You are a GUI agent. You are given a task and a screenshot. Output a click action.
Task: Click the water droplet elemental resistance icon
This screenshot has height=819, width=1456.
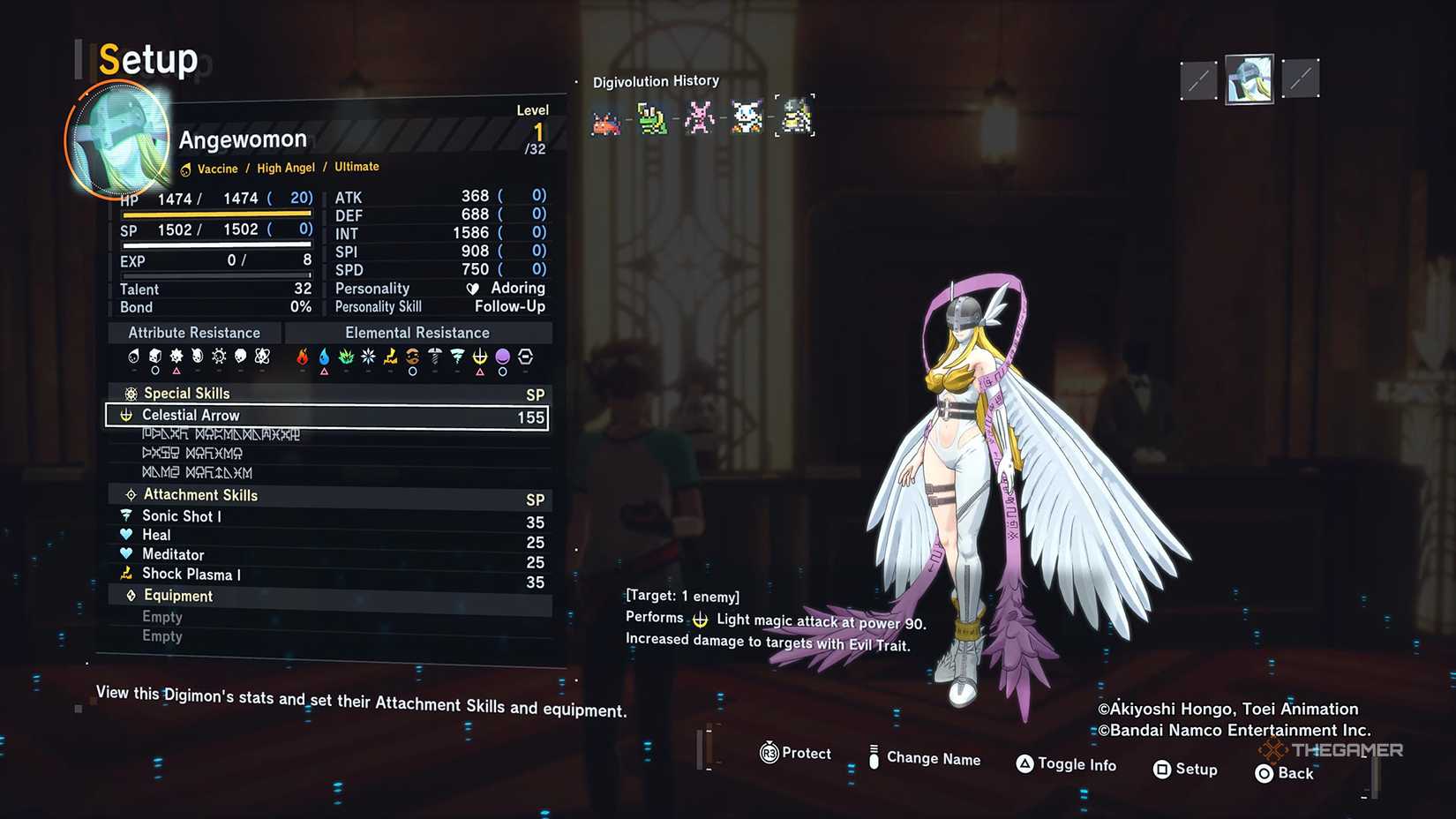click(x=324, y=357)
